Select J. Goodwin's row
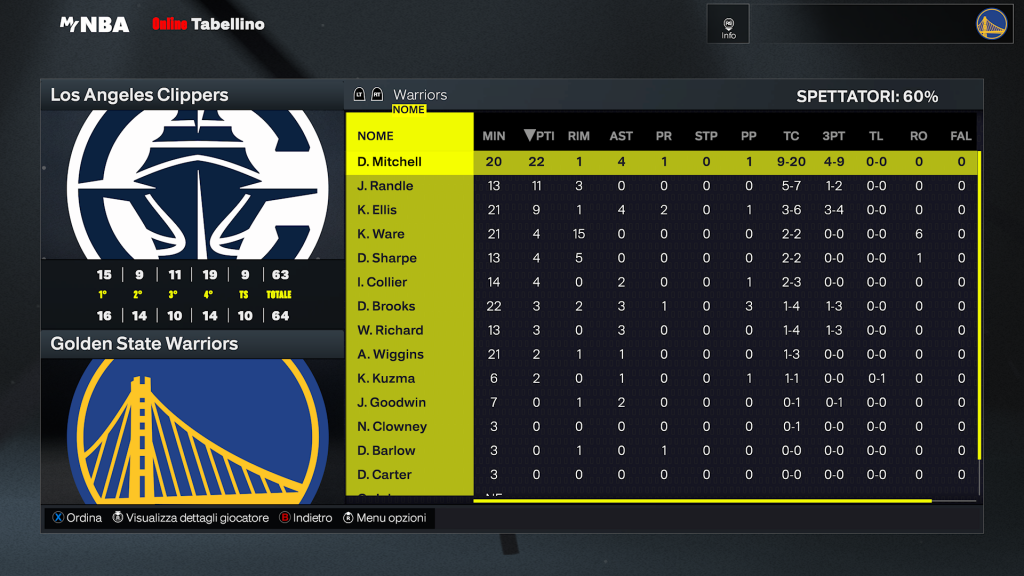Image resolution: width=1024 pixels, height=576 pixels. tap(391, 402)
